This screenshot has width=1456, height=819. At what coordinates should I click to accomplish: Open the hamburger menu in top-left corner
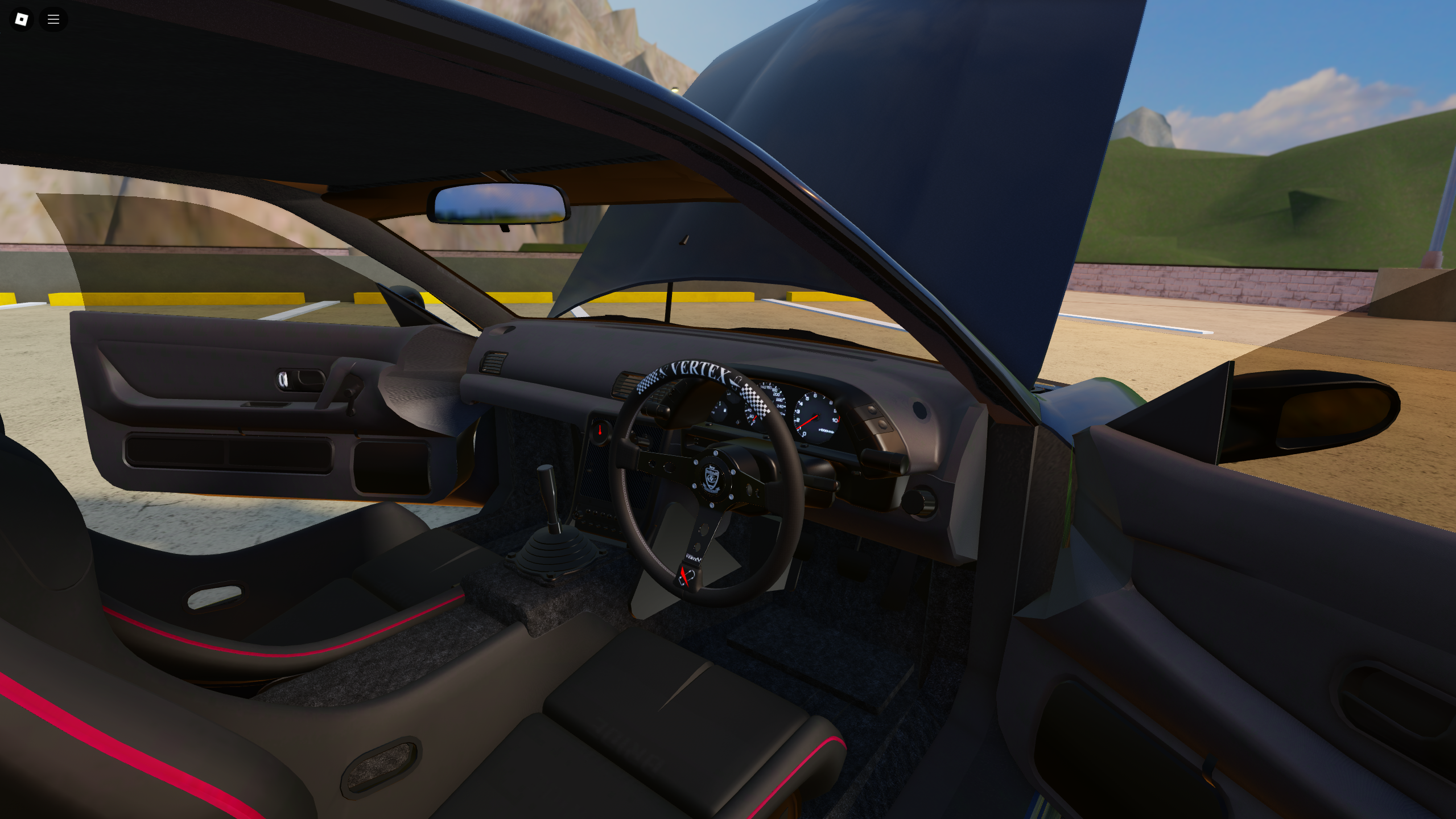coord(53,19)
